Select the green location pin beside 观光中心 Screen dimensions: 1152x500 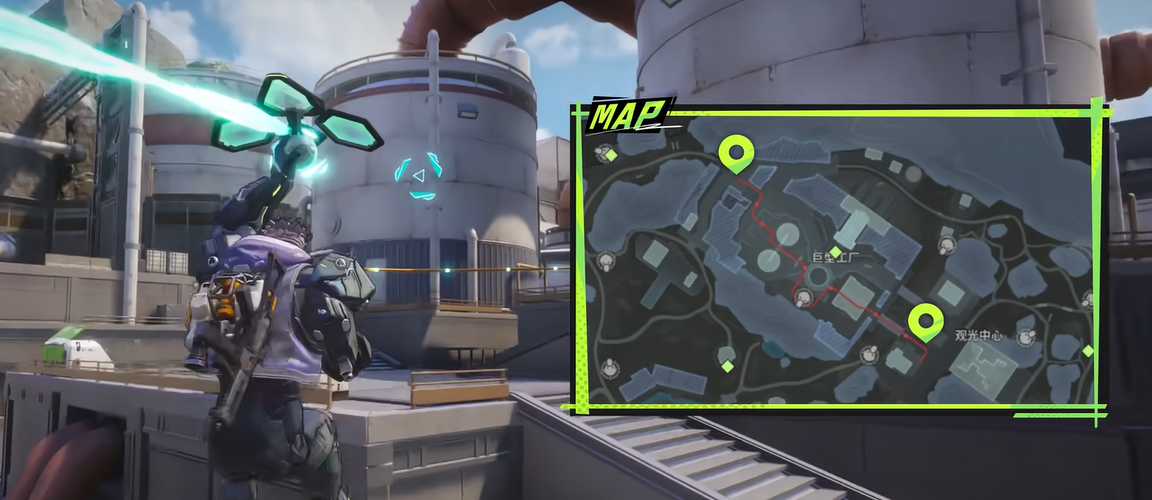click(925, 322)
